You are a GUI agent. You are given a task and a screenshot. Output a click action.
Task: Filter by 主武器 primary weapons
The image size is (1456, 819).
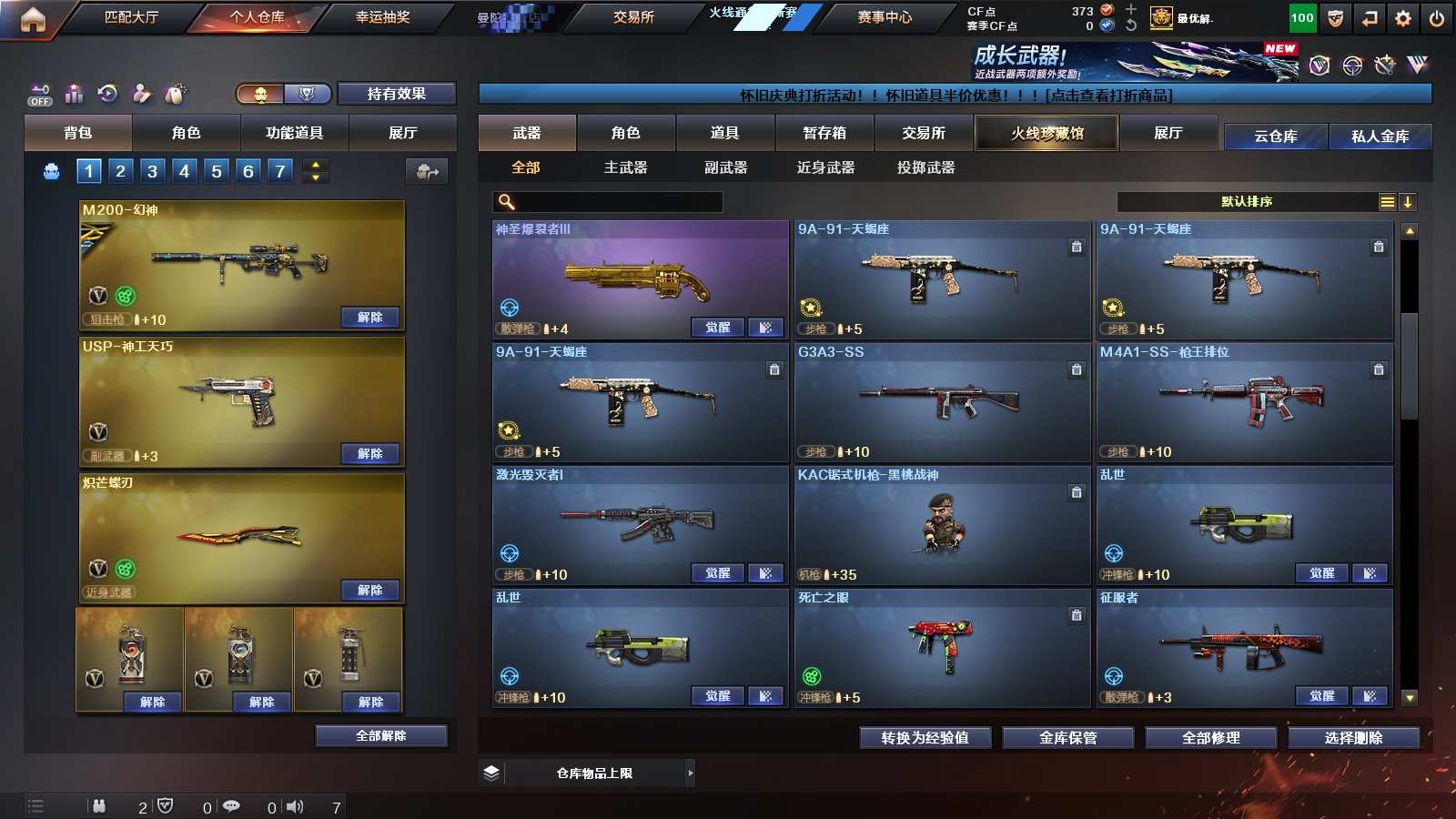625,167
